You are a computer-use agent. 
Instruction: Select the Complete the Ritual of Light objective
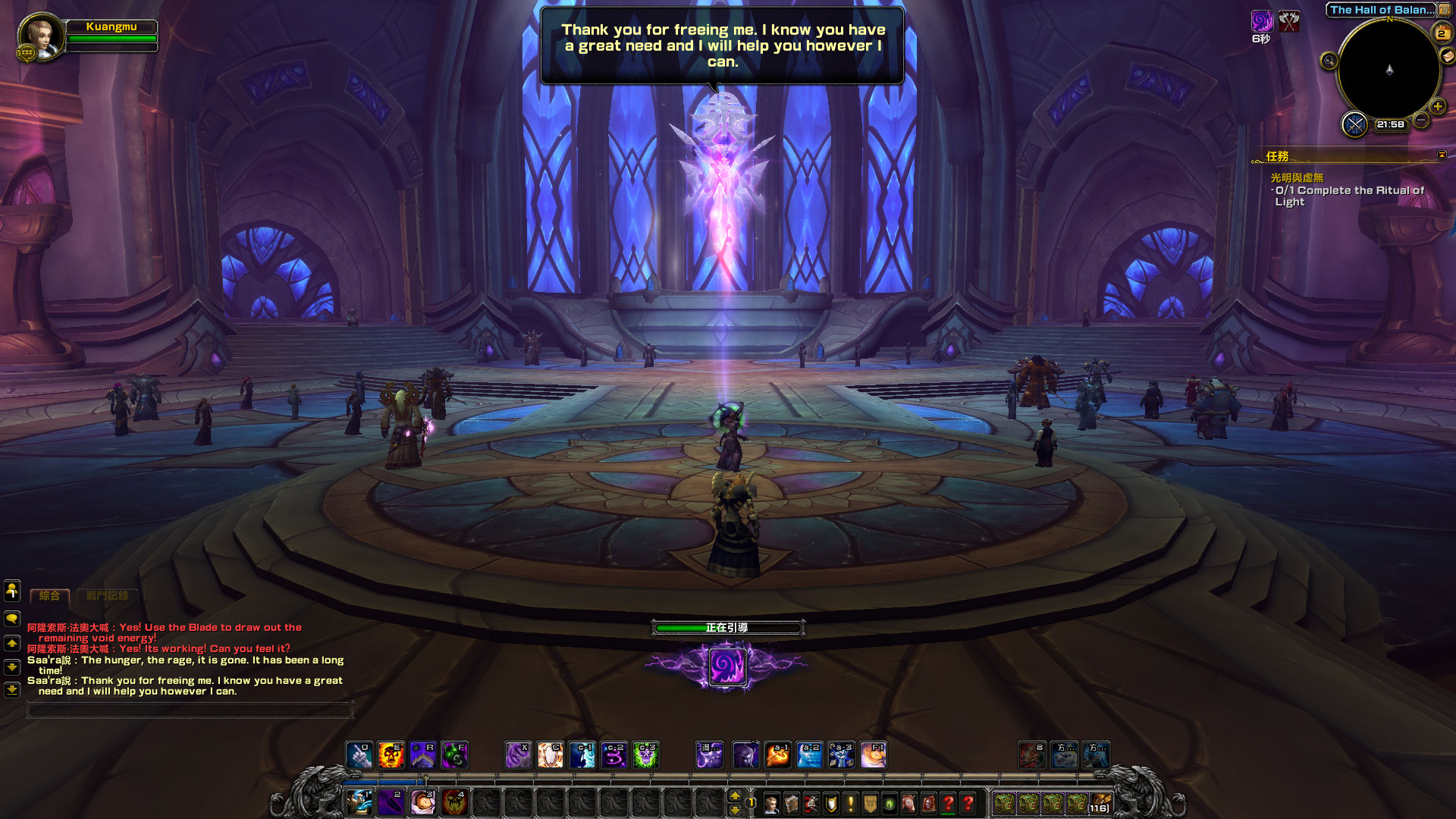(x=1349, y=196)
